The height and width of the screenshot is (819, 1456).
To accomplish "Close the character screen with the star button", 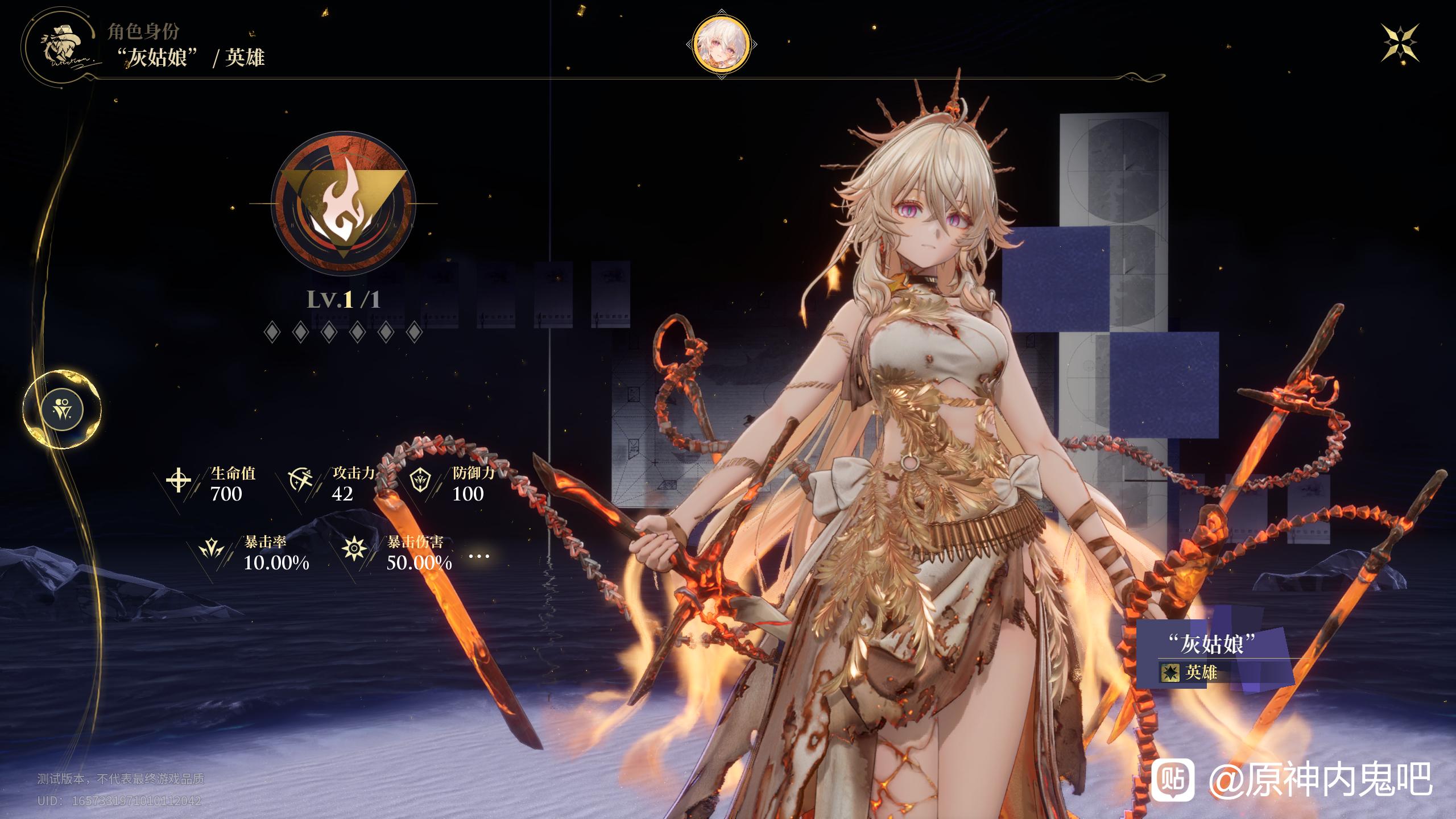I will tap(1400, 44).
